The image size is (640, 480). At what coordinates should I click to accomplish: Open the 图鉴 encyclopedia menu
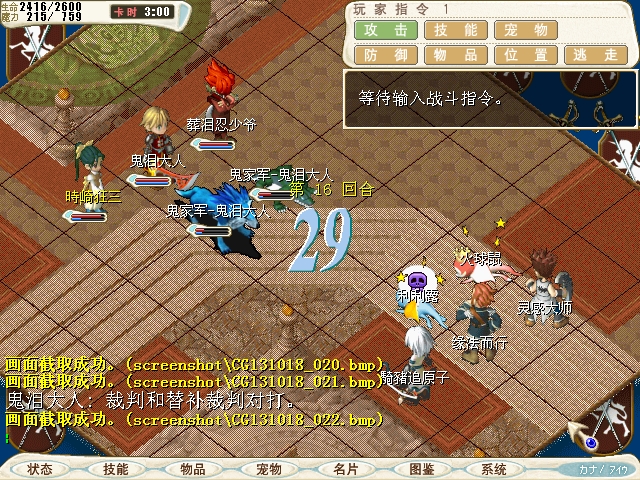(421, 469)
